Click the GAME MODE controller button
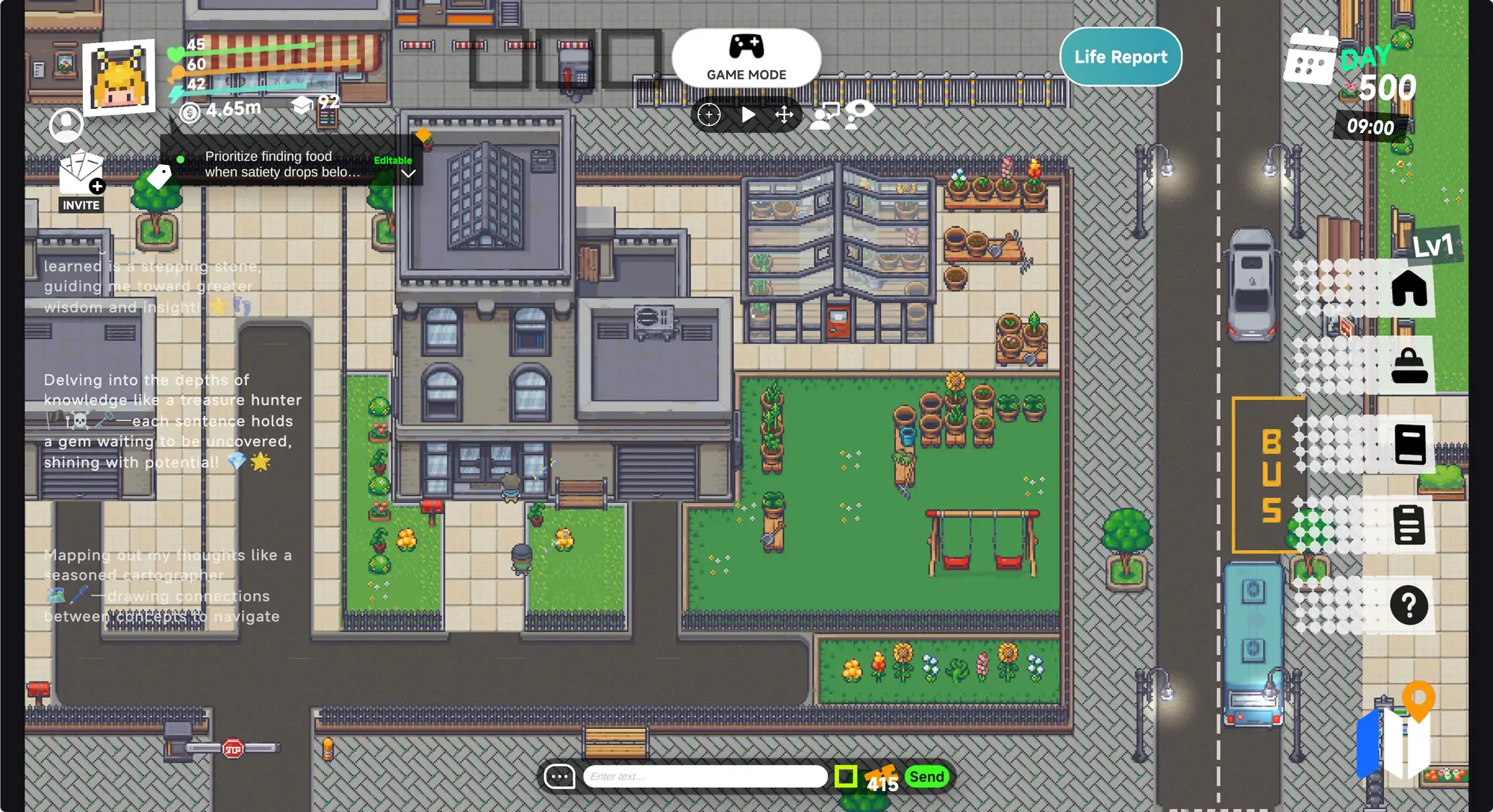 (746, 57)
